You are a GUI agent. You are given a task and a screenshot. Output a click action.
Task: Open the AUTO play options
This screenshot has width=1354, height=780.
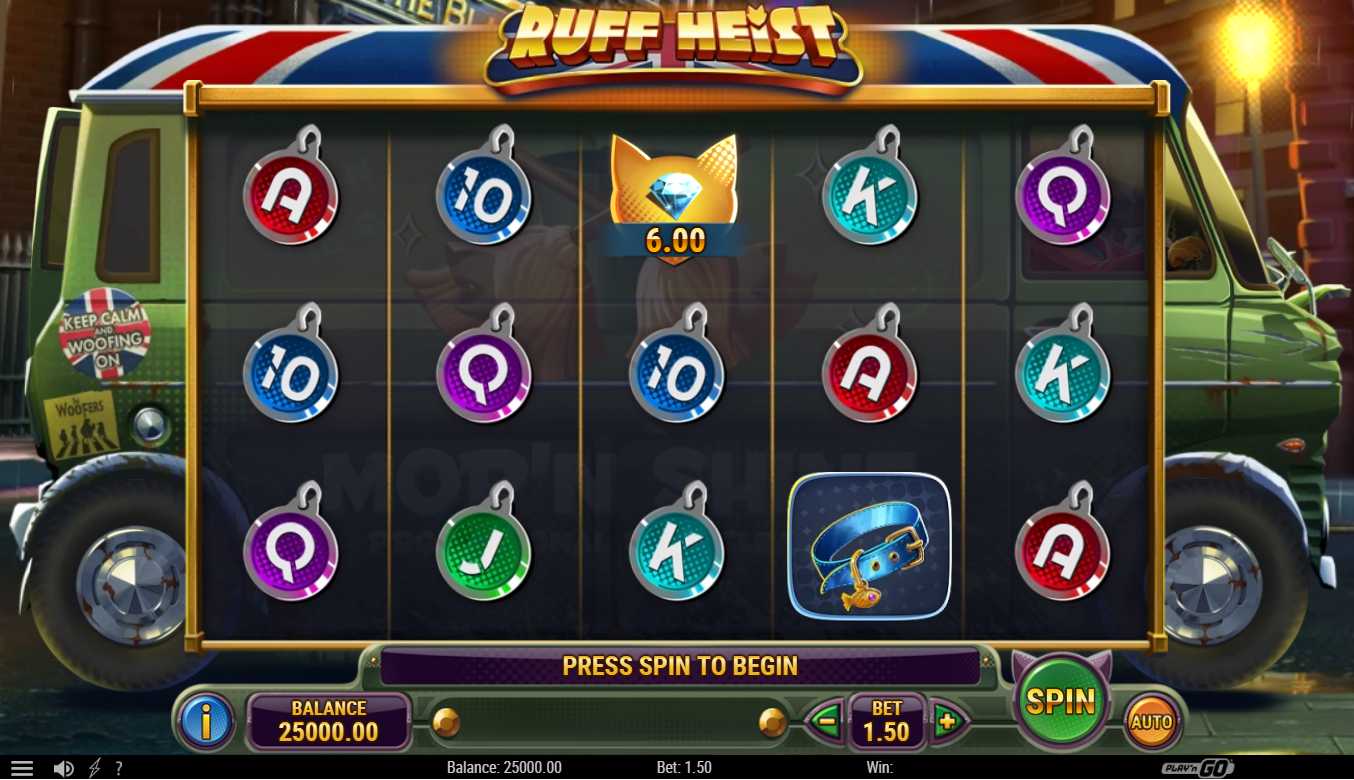[1151, 721]
